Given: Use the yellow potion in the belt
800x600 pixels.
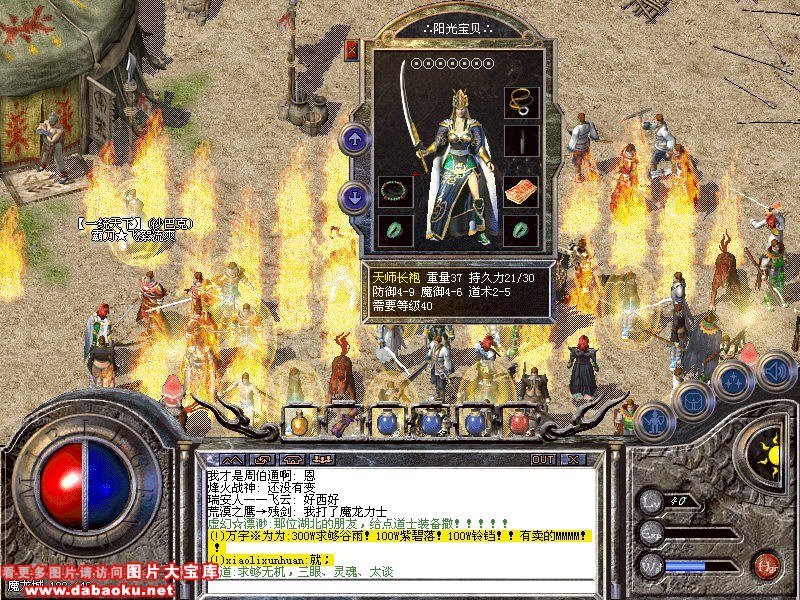Looking at the screenshot, I should [299, 421].
